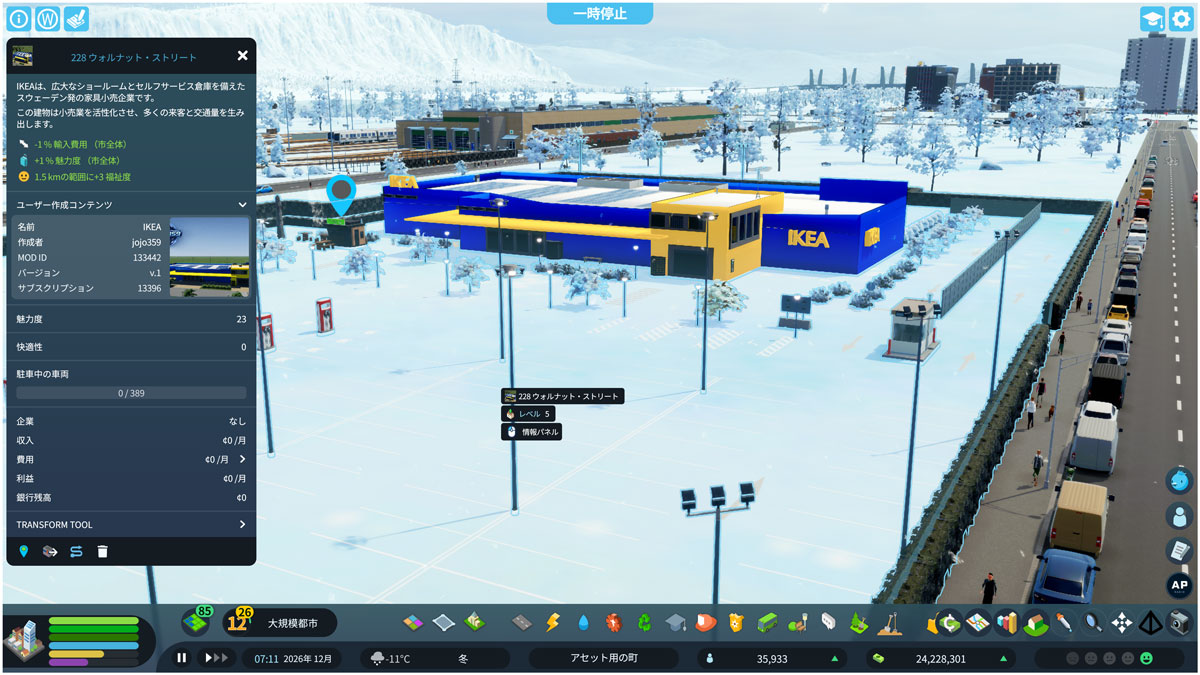Open the green bus transportation menu
This screenshot has height=675, width=1200.
click(x=767, y=622)
